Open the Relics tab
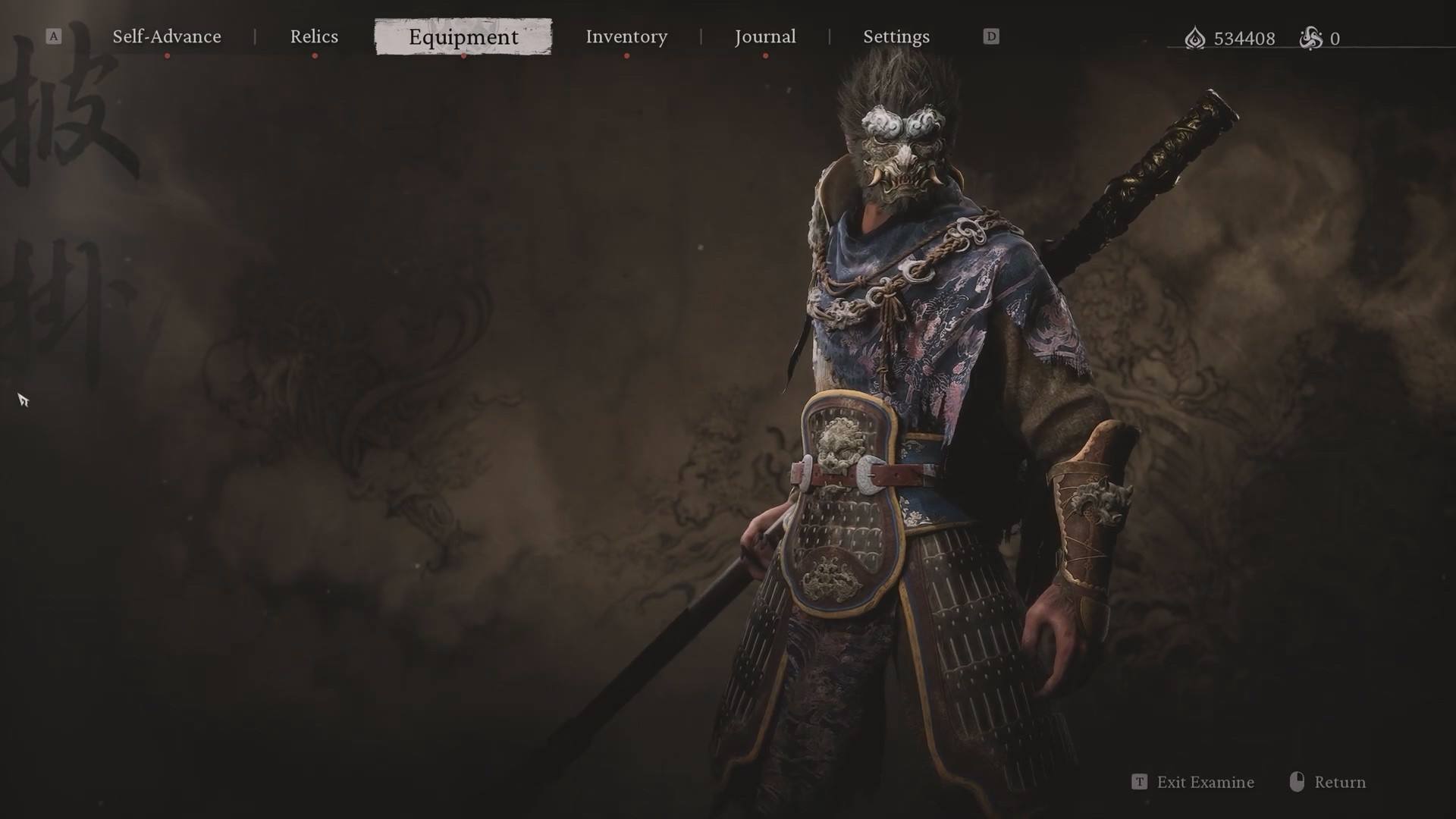 (x=314, y=36)
